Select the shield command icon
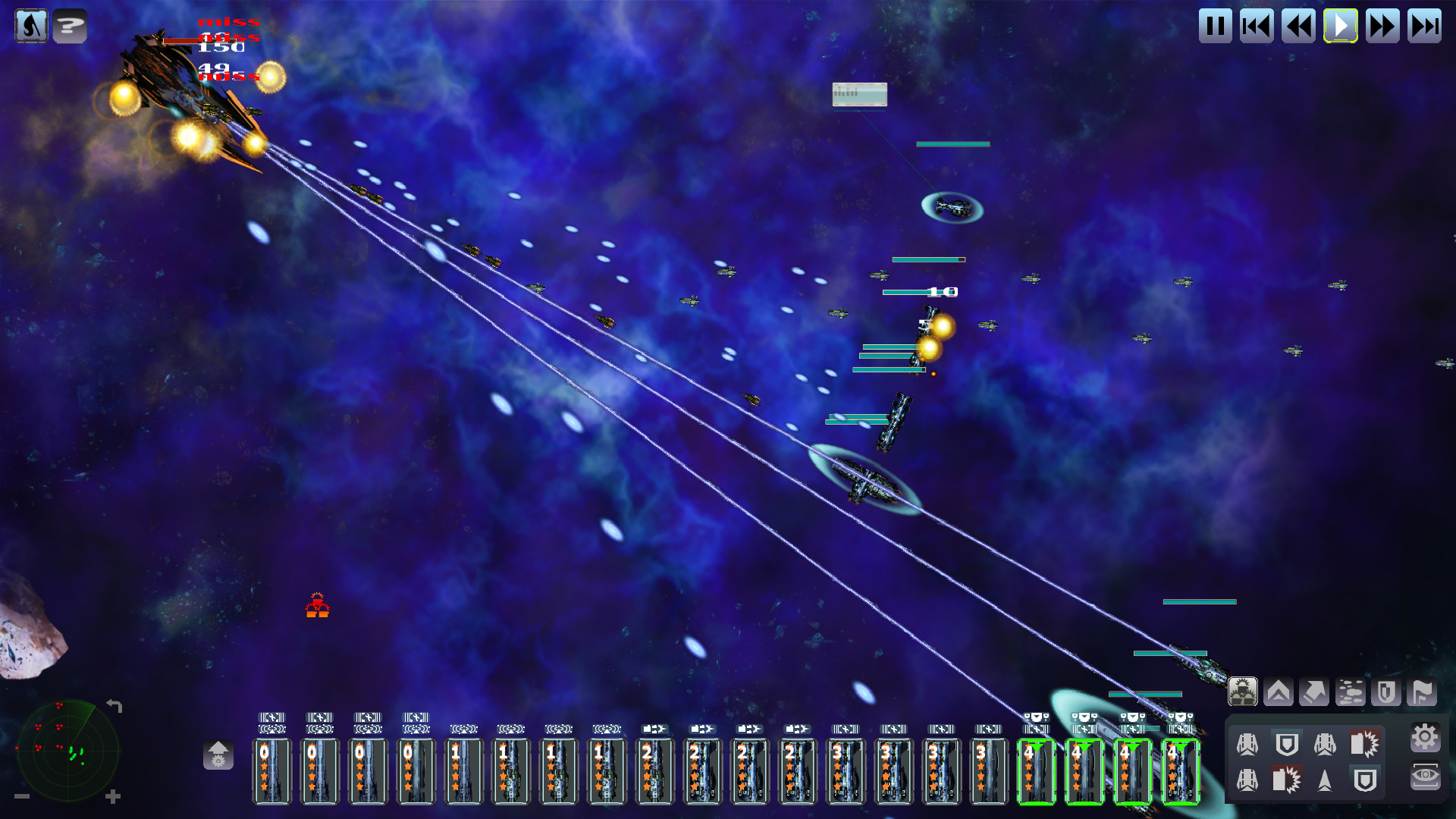Screen dimensions: 1456x819 1385,691
